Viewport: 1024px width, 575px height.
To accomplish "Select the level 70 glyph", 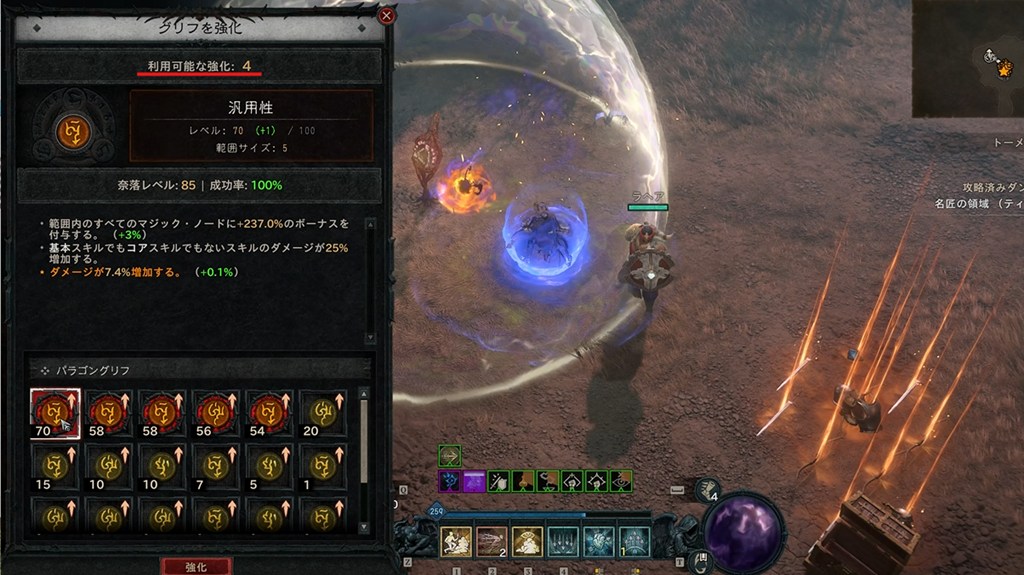I will (x=55, y=413).
